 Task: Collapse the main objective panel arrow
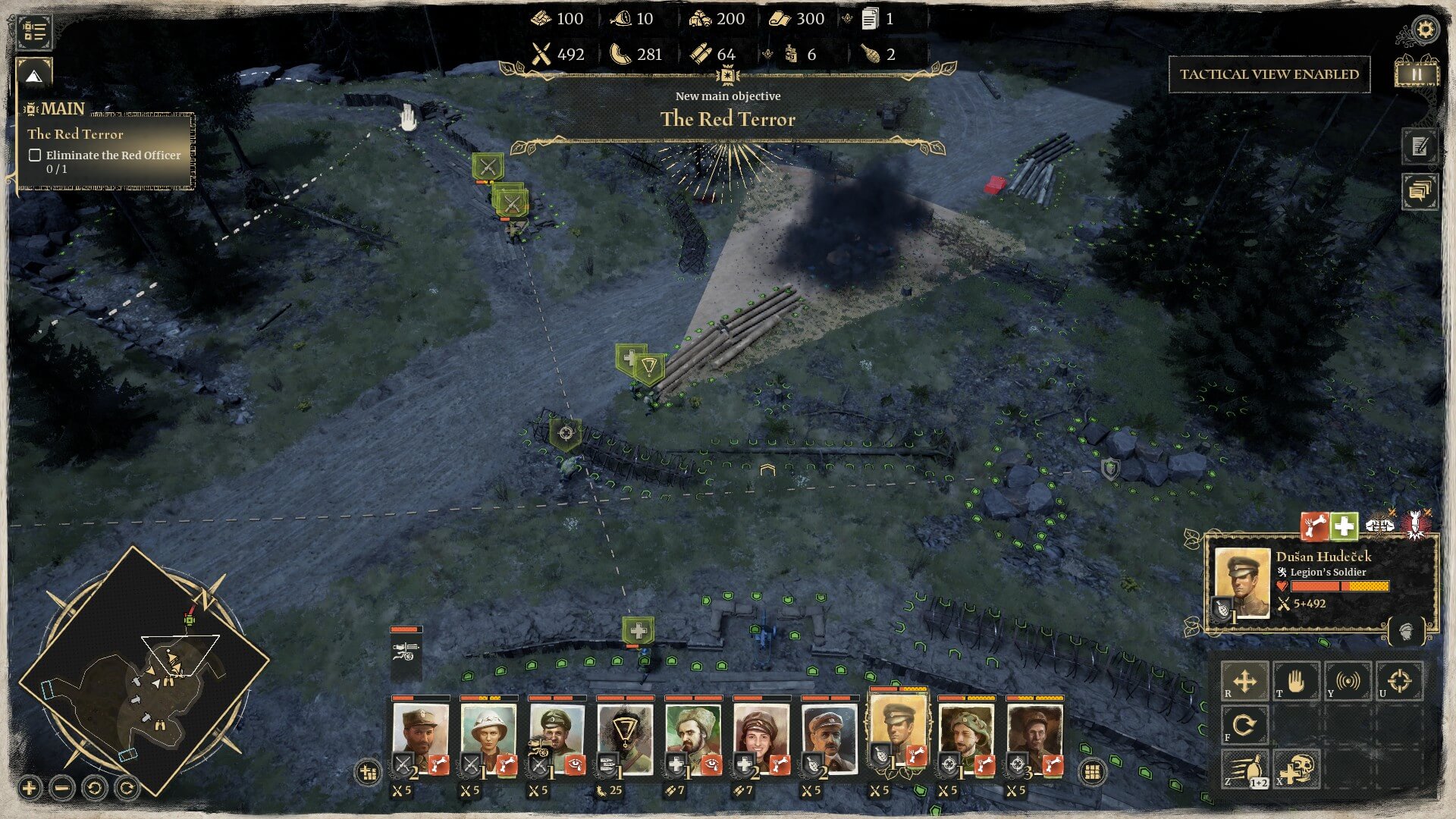click(x=34, y=76)
